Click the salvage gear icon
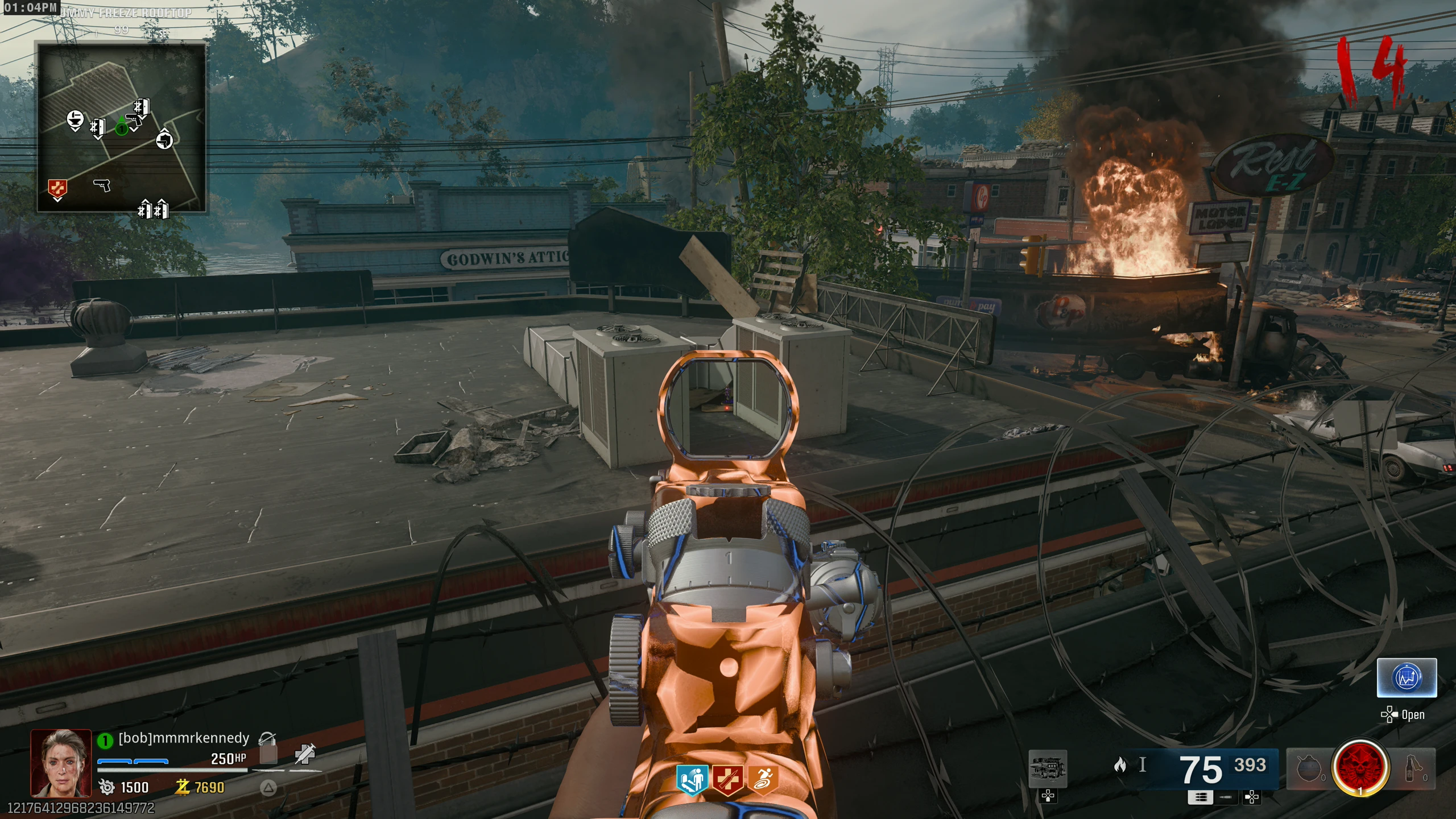This screenshot has width=1456, height=819. tap(107, 787)
